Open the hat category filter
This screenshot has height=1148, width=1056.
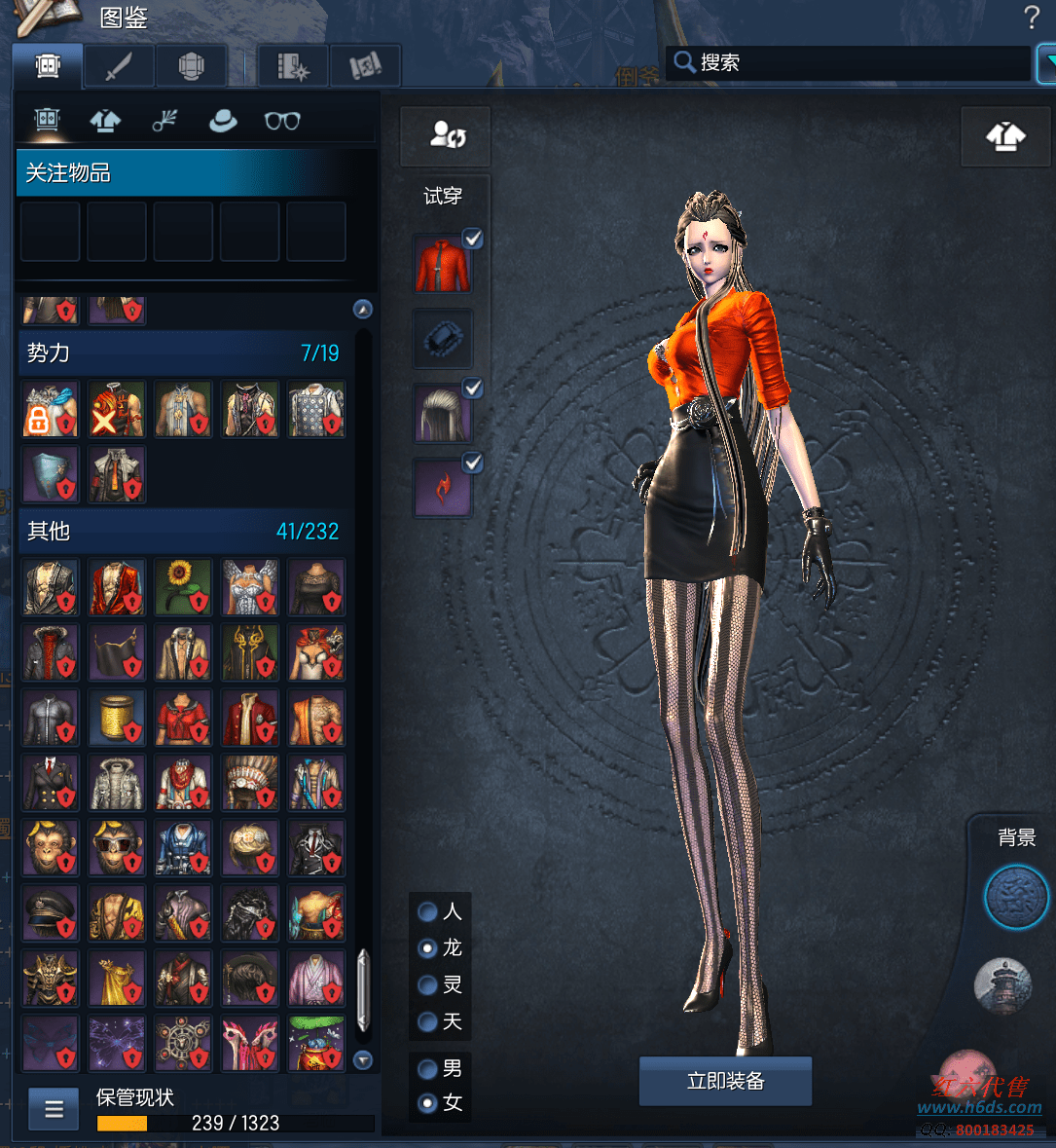pyautogui.click(x=223, y=121)
